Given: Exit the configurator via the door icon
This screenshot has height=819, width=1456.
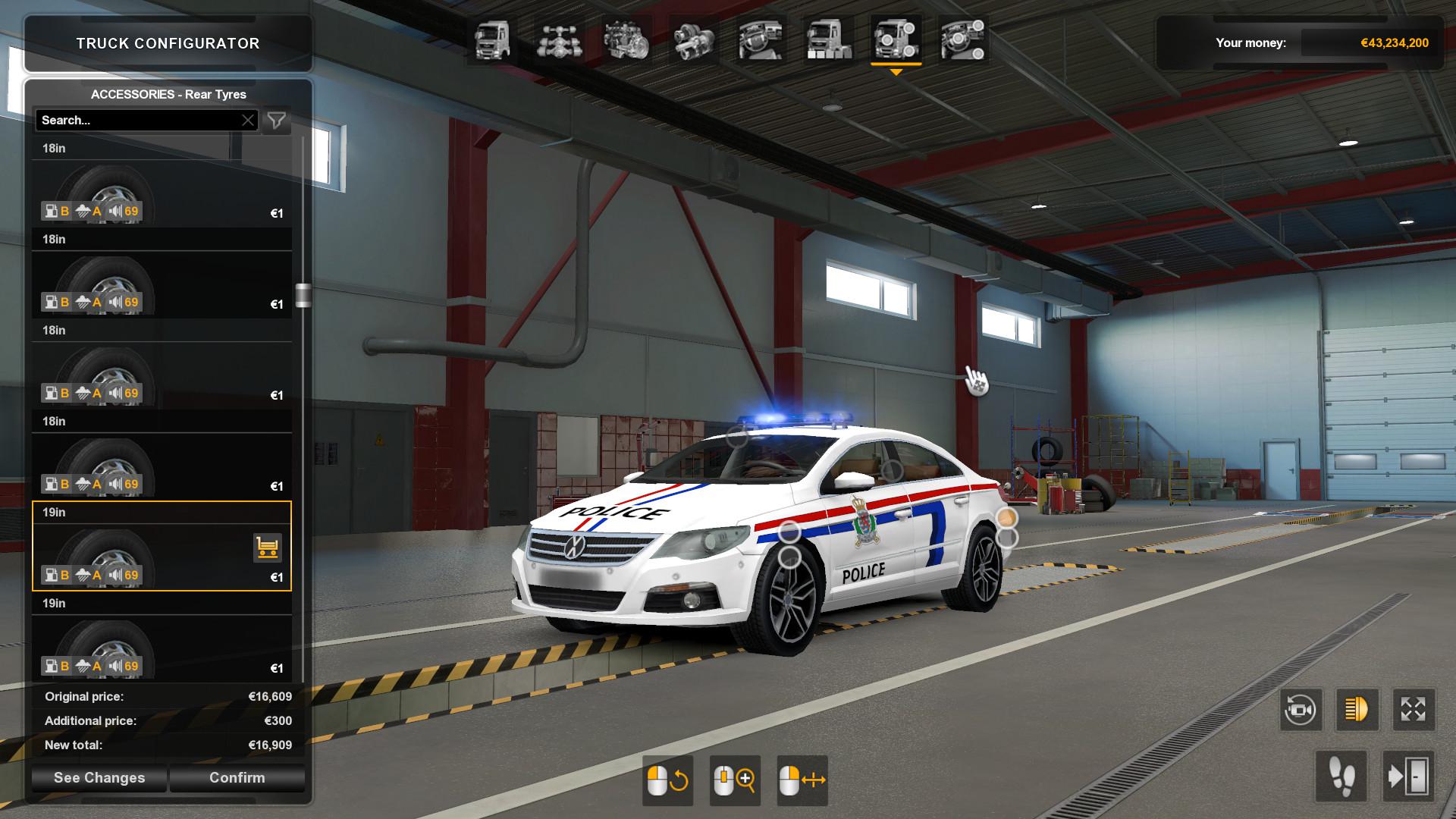Looking at the screenshot, I should (x=1408, y=777).
